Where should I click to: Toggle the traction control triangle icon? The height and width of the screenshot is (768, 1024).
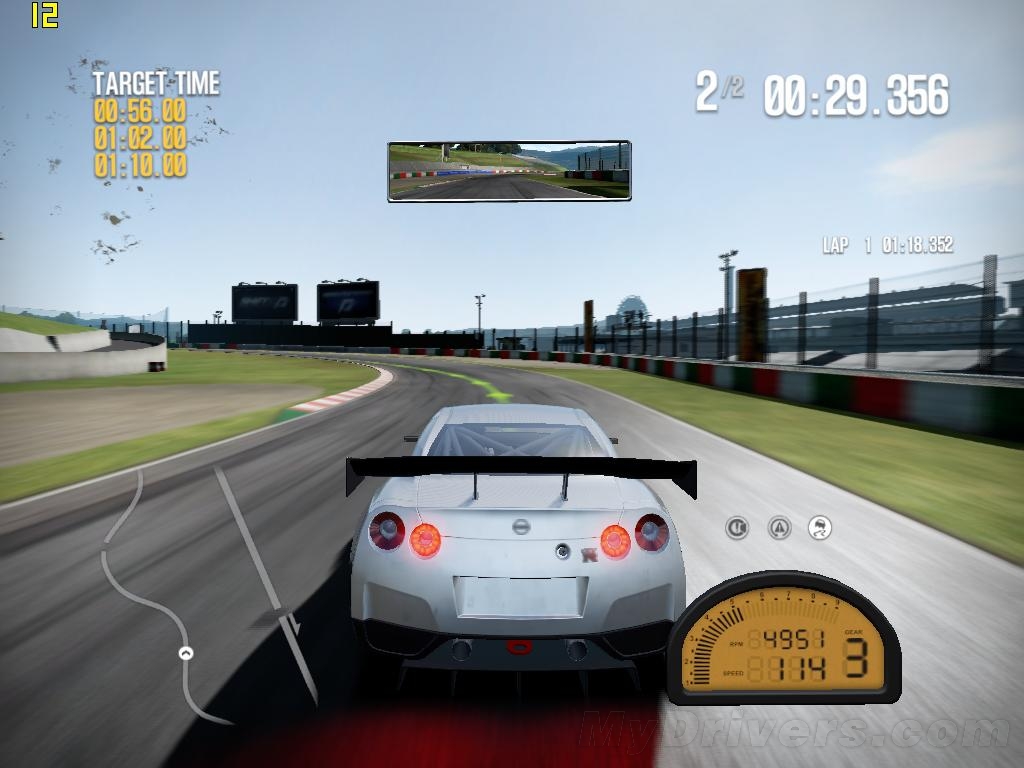click(779, 527)
